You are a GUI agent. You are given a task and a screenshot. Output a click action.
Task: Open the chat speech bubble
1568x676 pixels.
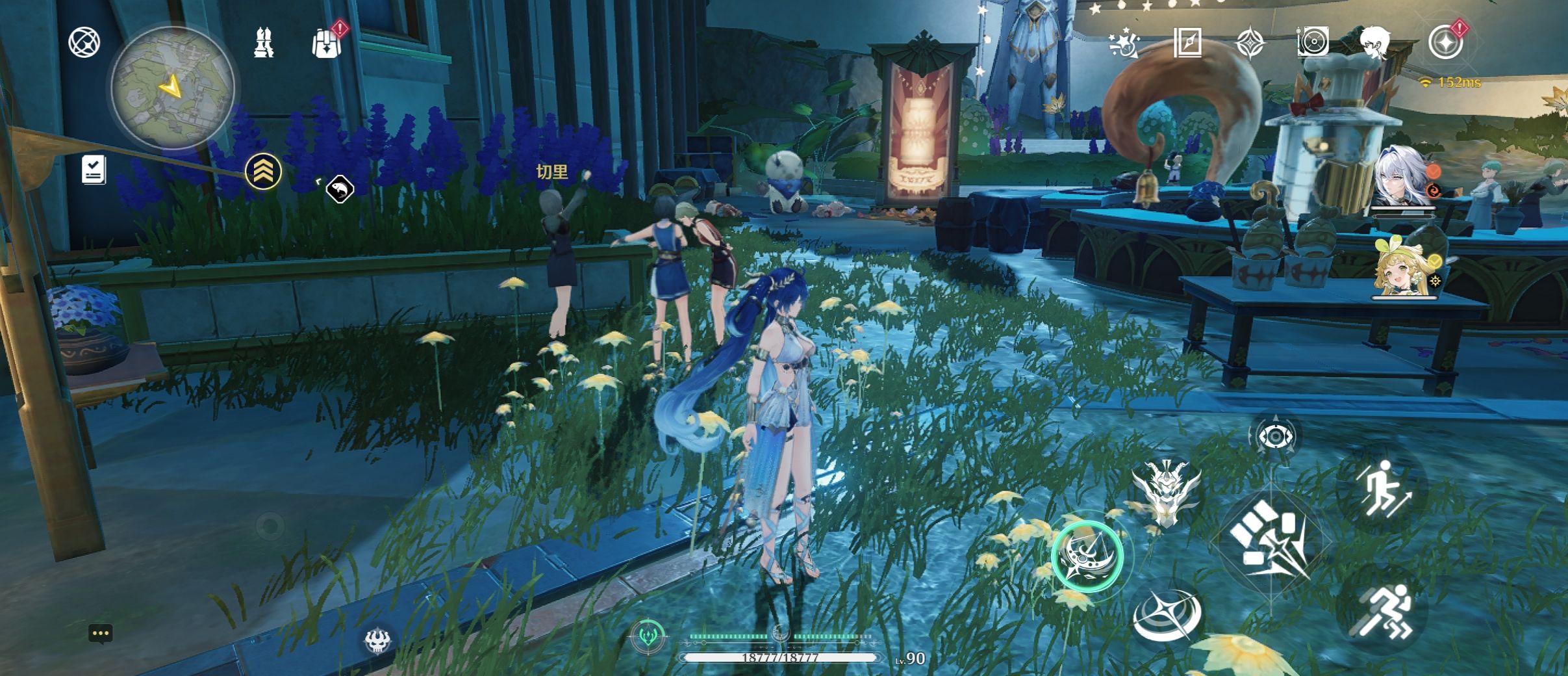(x=101, y=634)
